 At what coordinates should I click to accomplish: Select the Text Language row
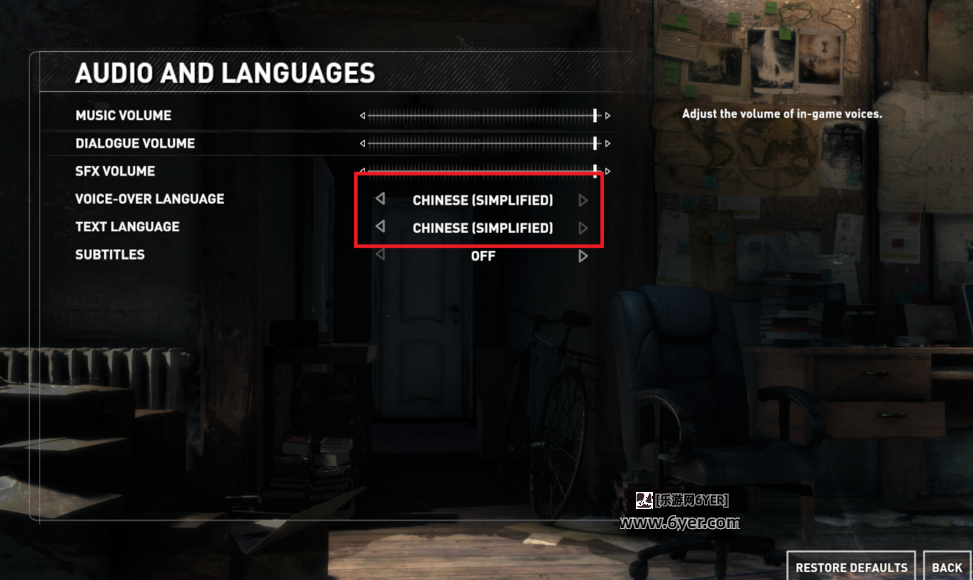127,227
